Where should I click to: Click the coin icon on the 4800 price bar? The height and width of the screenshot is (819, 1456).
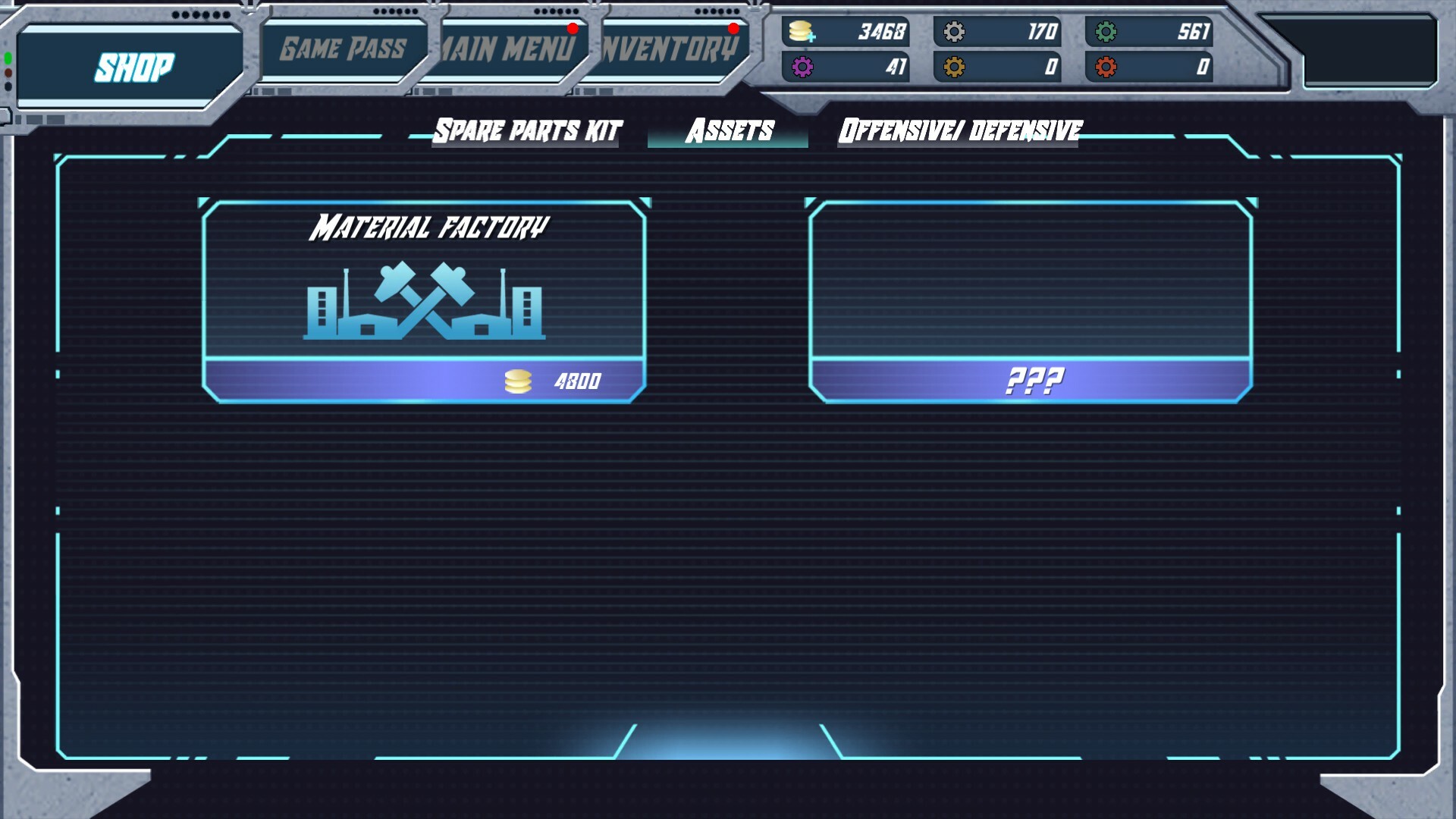click(x=518, y=380)
